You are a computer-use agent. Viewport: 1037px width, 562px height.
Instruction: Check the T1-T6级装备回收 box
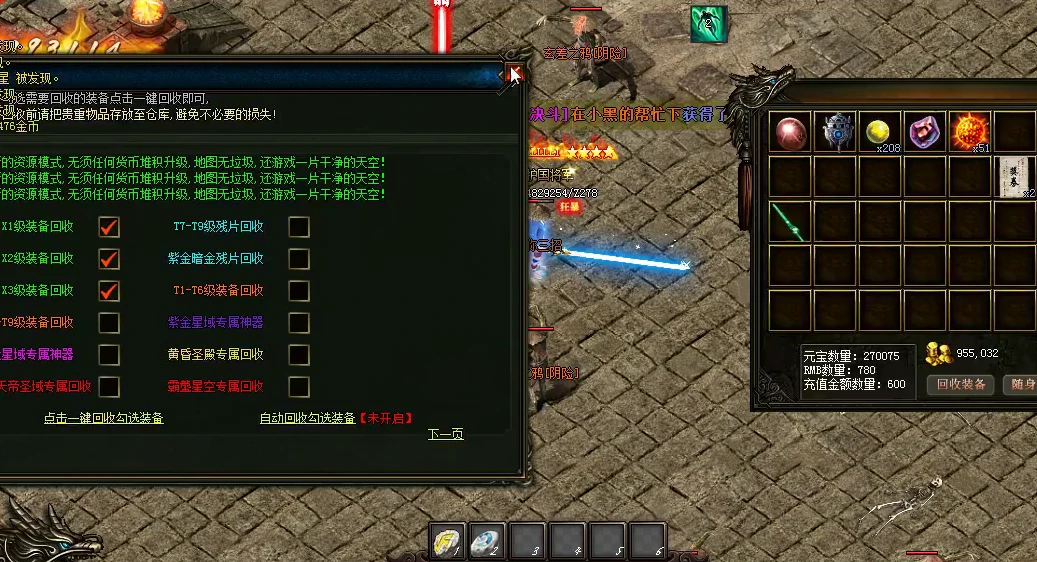[x=299, y=291]
